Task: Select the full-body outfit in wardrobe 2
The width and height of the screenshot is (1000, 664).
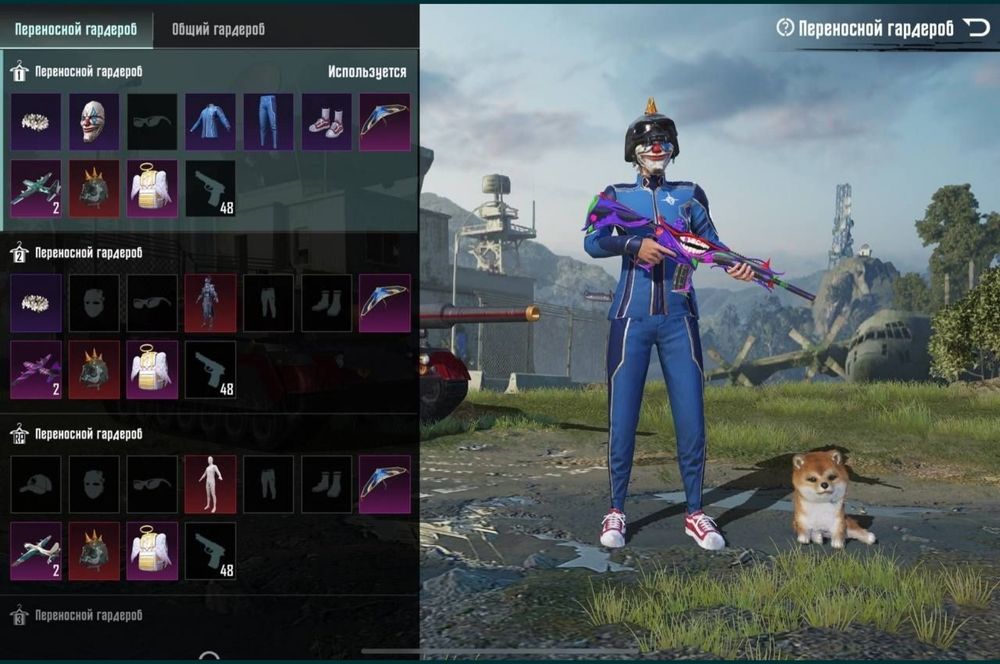Action: click(210, 303)
